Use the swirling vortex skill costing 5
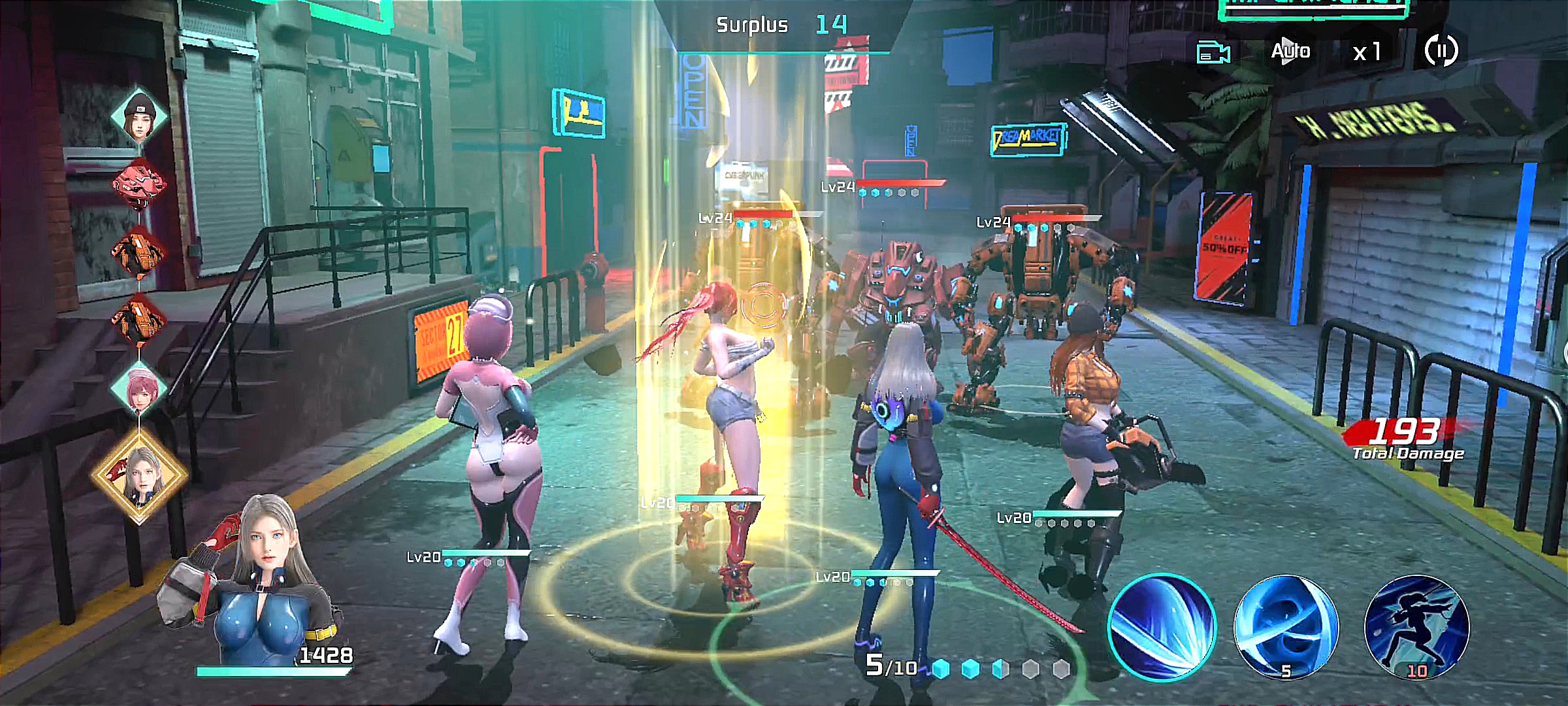Viewport: 1568px width, 706px height. click(x=1285, y=627)
